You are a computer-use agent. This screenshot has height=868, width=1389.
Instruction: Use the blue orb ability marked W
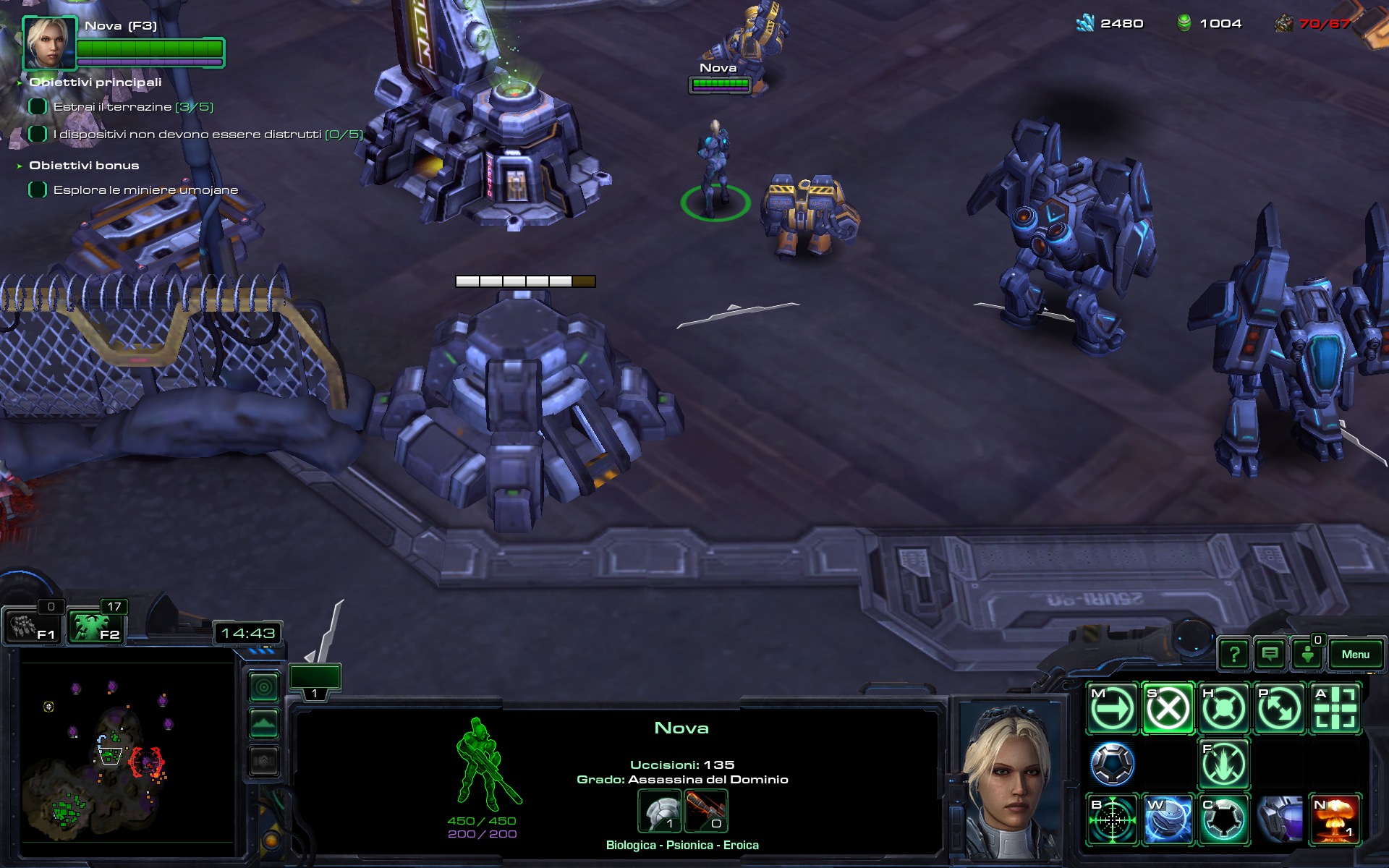(1168, 820)
